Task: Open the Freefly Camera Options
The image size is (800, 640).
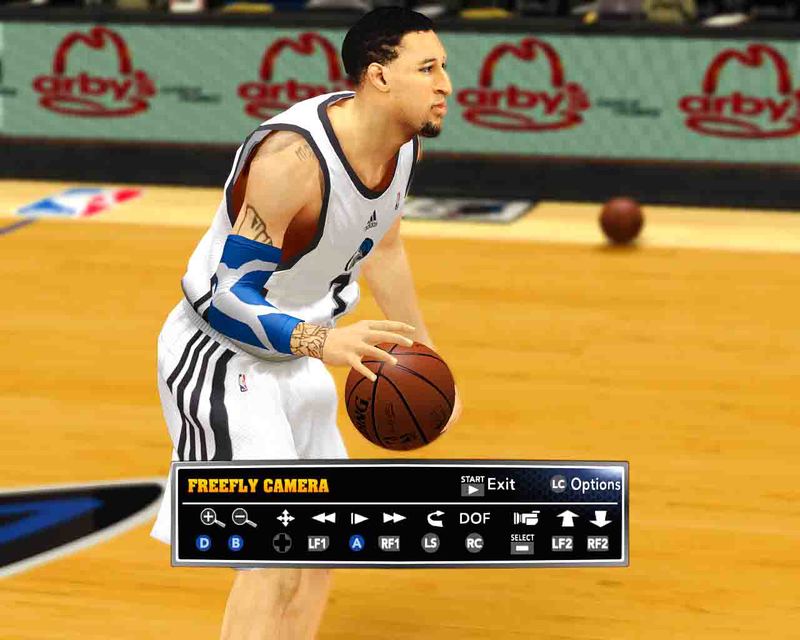Action: [586, 485]
